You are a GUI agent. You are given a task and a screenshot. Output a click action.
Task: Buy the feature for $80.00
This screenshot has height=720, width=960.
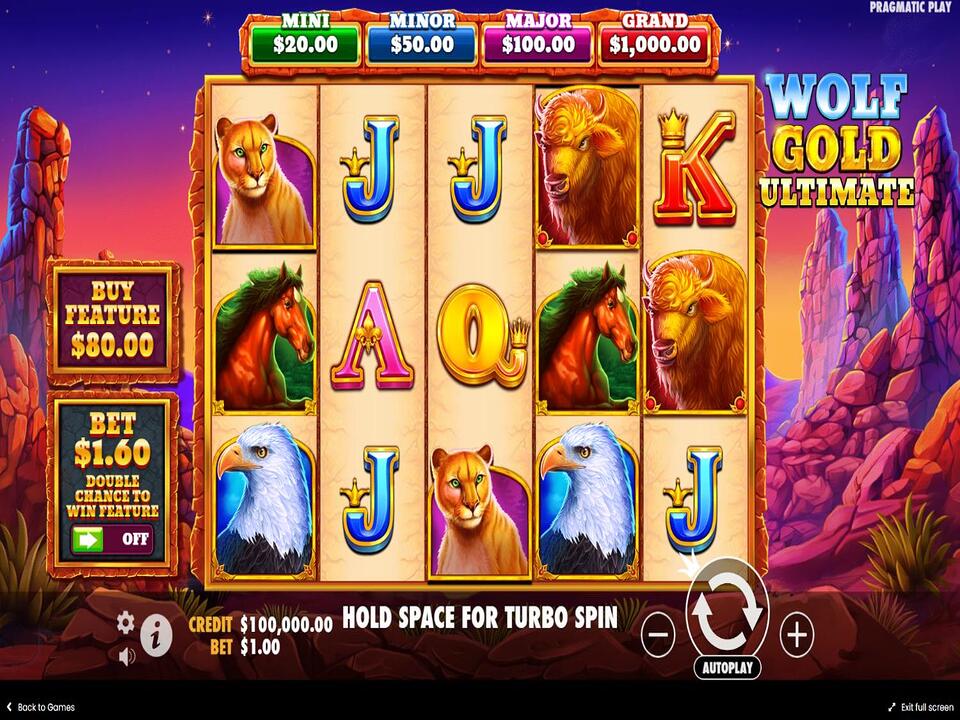pos(112,318)
